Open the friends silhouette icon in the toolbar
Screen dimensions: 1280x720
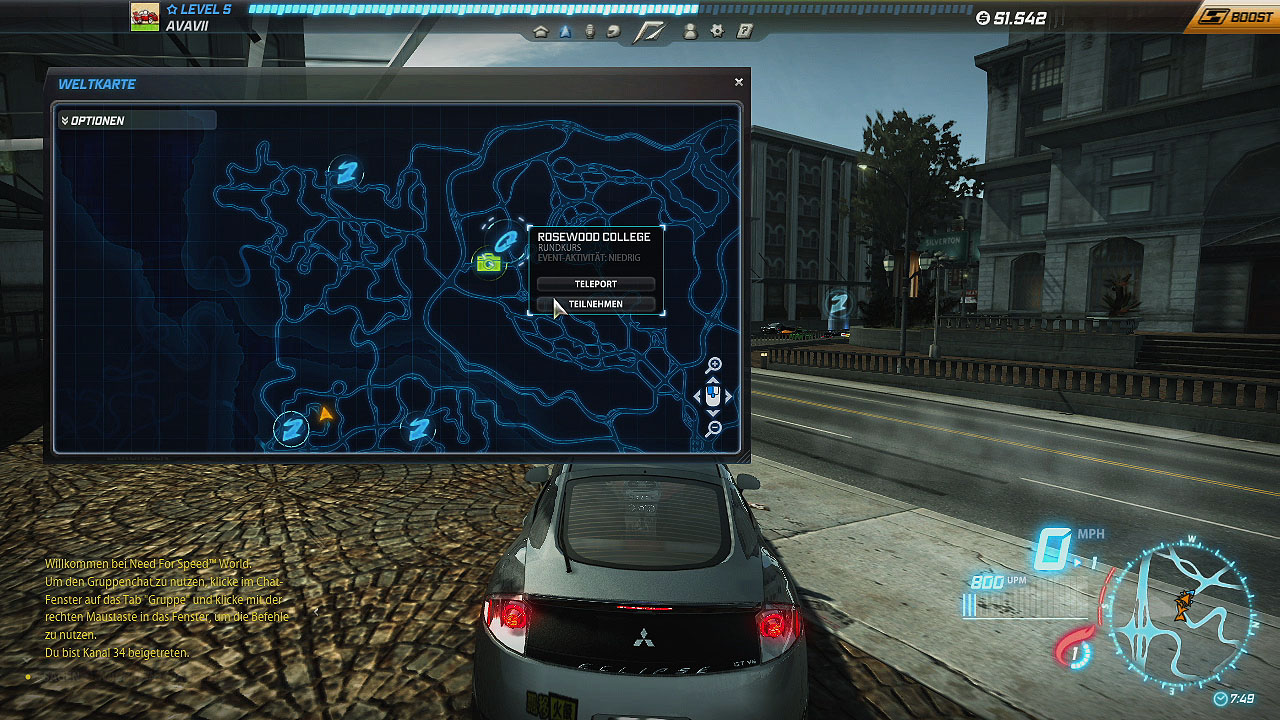690,32
